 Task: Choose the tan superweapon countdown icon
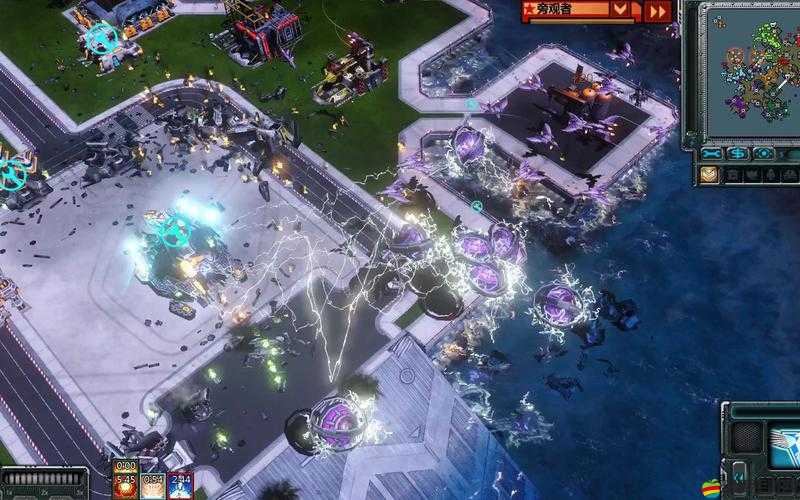152,484
